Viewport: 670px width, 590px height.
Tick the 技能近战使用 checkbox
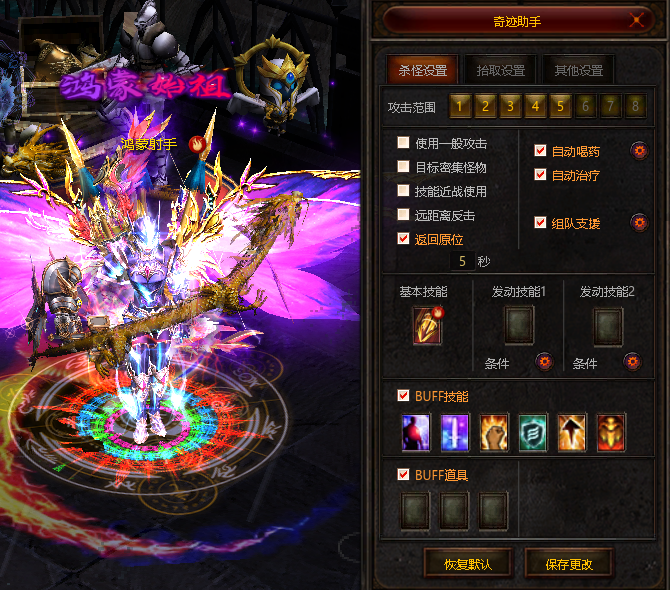click(x=404, y=191)
